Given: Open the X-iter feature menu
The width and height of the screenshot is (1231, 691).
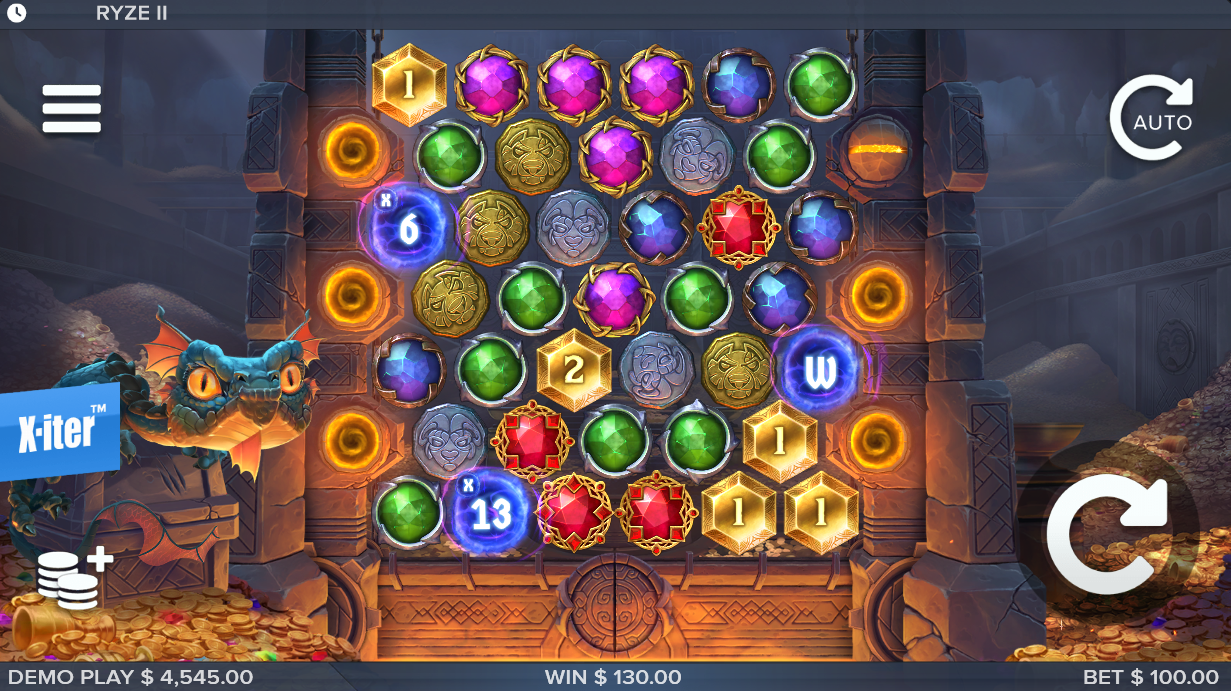Looking at the screenshot, I should click(58, 431).
